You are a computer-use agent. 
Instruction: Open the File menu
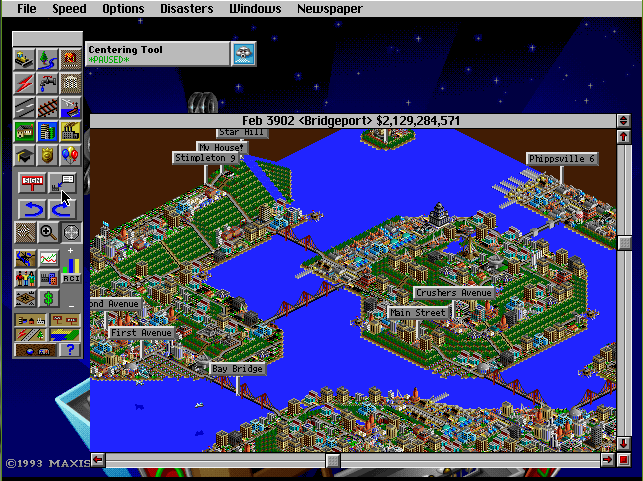pos(27,9)
